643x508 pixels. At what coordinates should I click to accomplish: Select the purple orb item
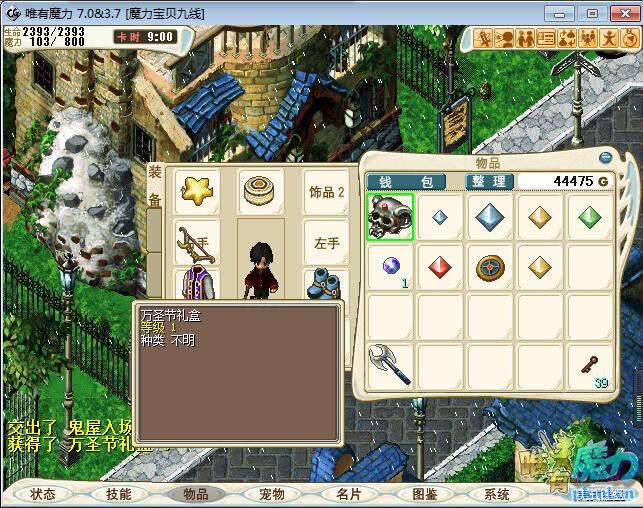click(390, 267)
